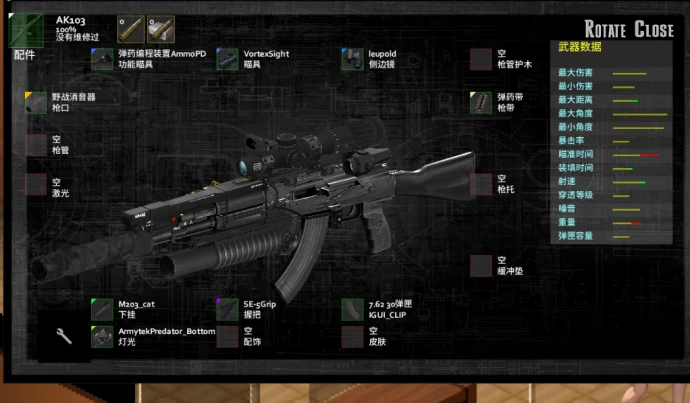Open the empty 枪托 stock slot
This screenshot has height=403, width=690.
pos(481,184)
